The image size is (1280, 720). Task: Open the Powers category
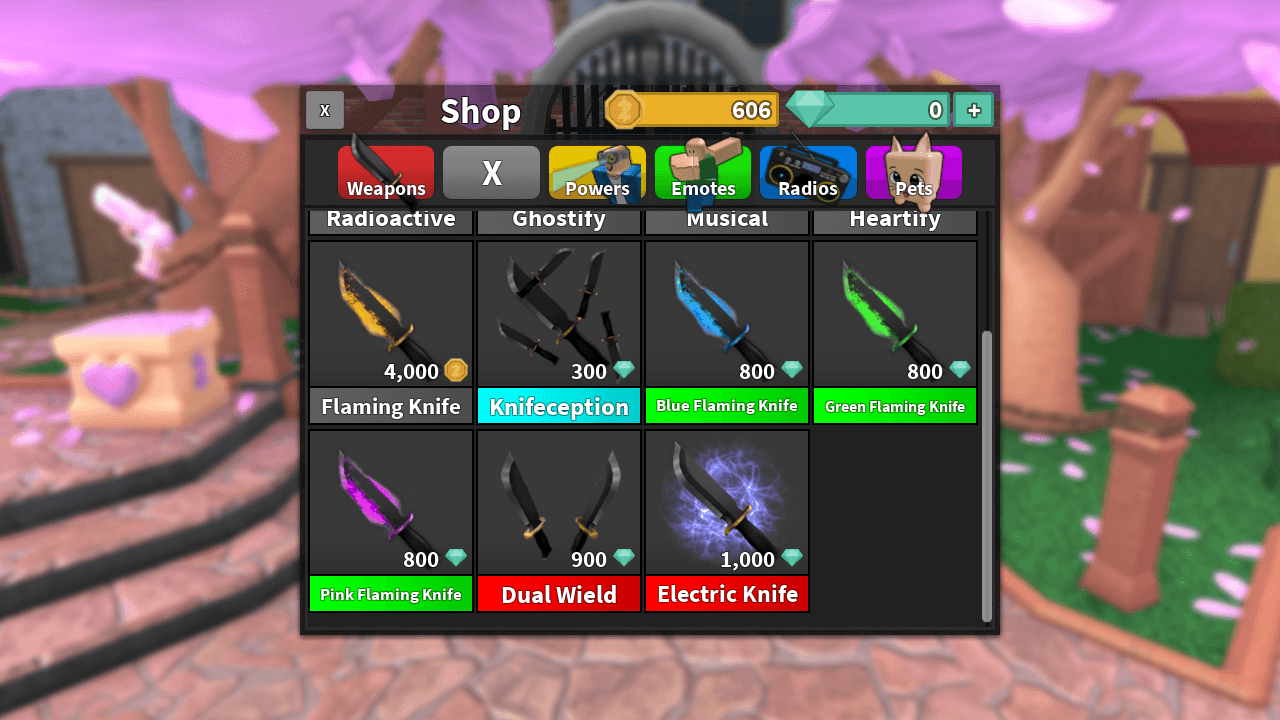pos(597,173)
